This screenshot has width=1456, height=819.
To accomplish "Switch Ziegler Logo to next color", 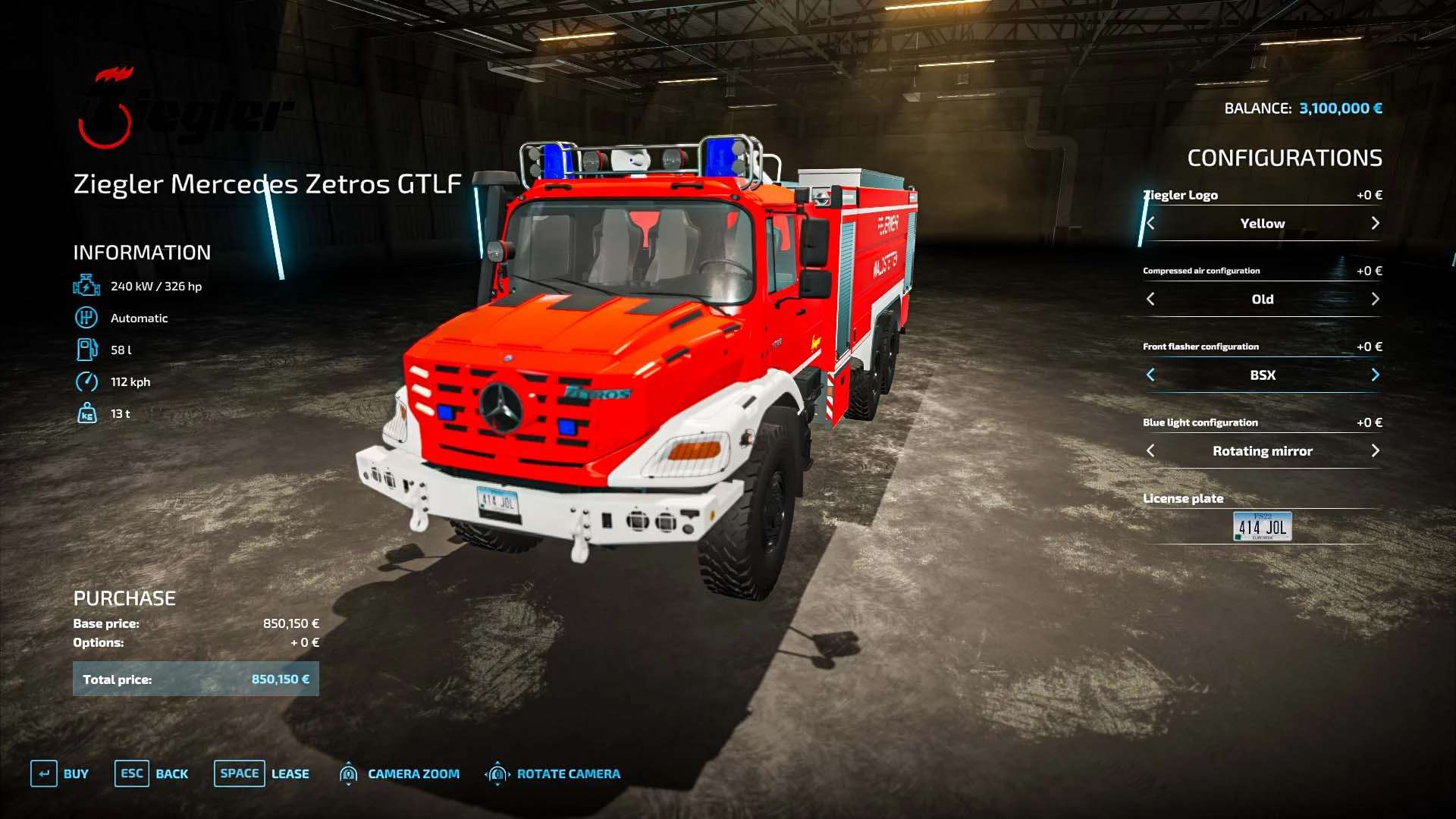I will click(1375, 223).
